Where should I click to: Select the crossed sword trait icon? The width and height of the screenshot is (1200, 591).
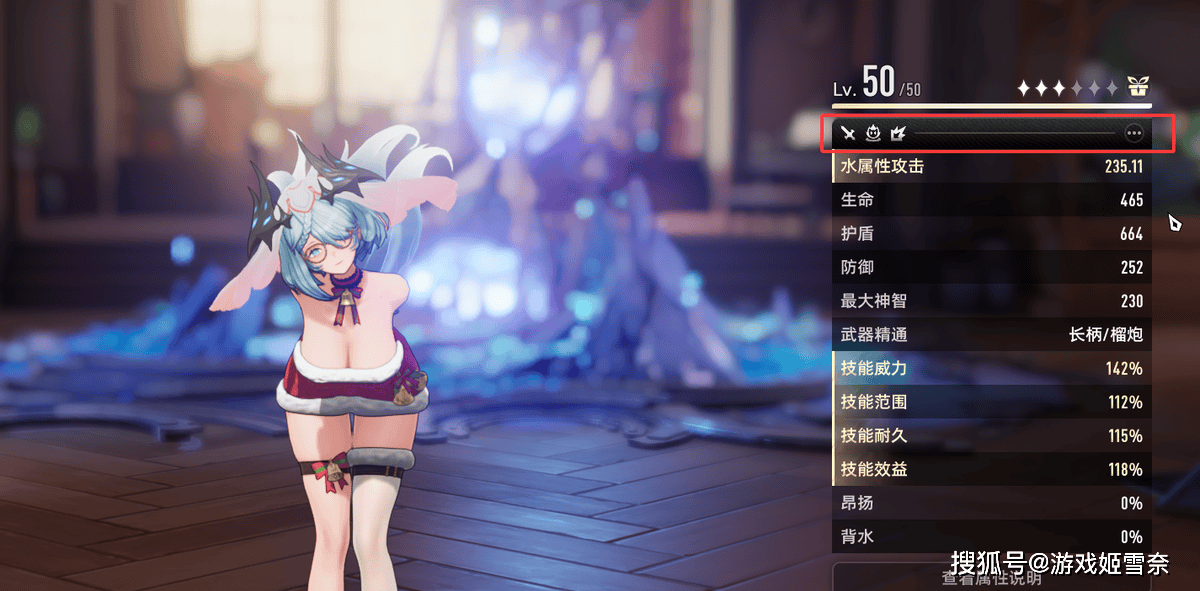[849, 132]
